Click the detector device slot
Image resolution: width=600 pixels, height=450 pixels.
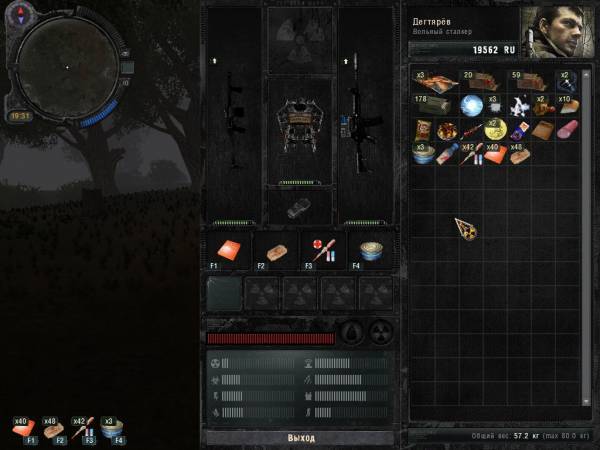[x=299, y=204]
